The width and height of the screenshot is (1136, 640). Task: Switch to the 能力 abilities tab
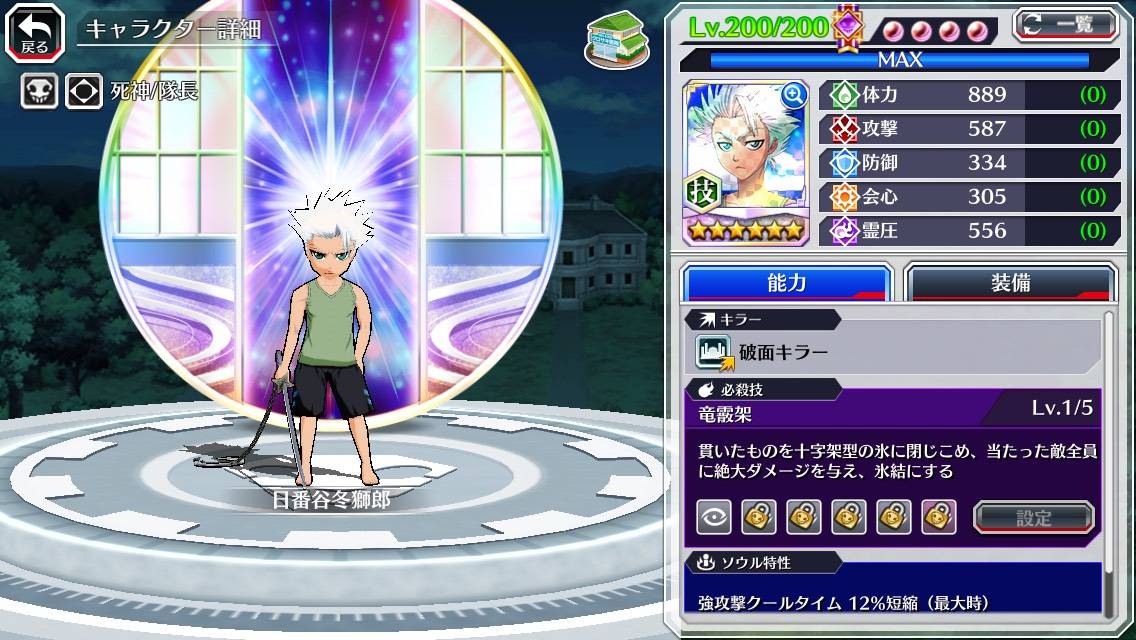click(x=786, y=283)
